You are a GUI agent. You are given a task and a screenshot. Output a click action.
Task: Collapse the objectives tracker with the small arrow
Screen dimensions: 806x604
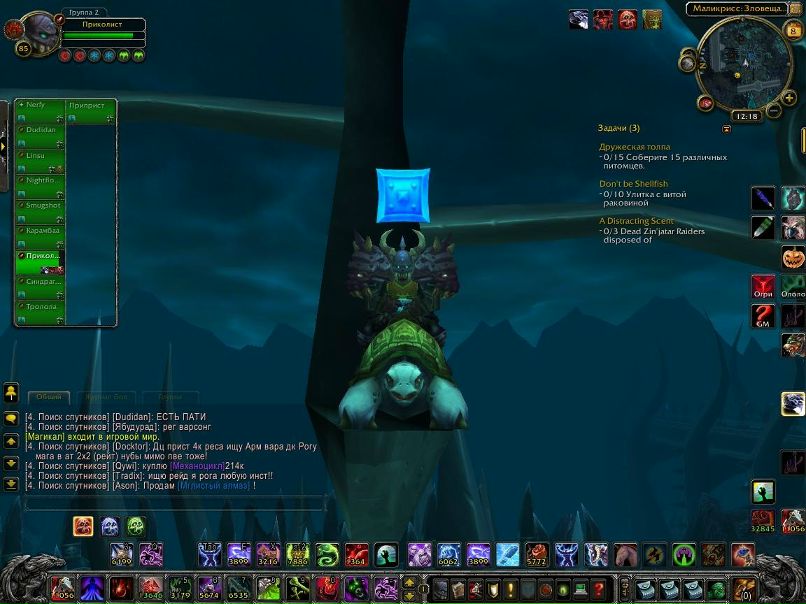click(x=726, y=128)
